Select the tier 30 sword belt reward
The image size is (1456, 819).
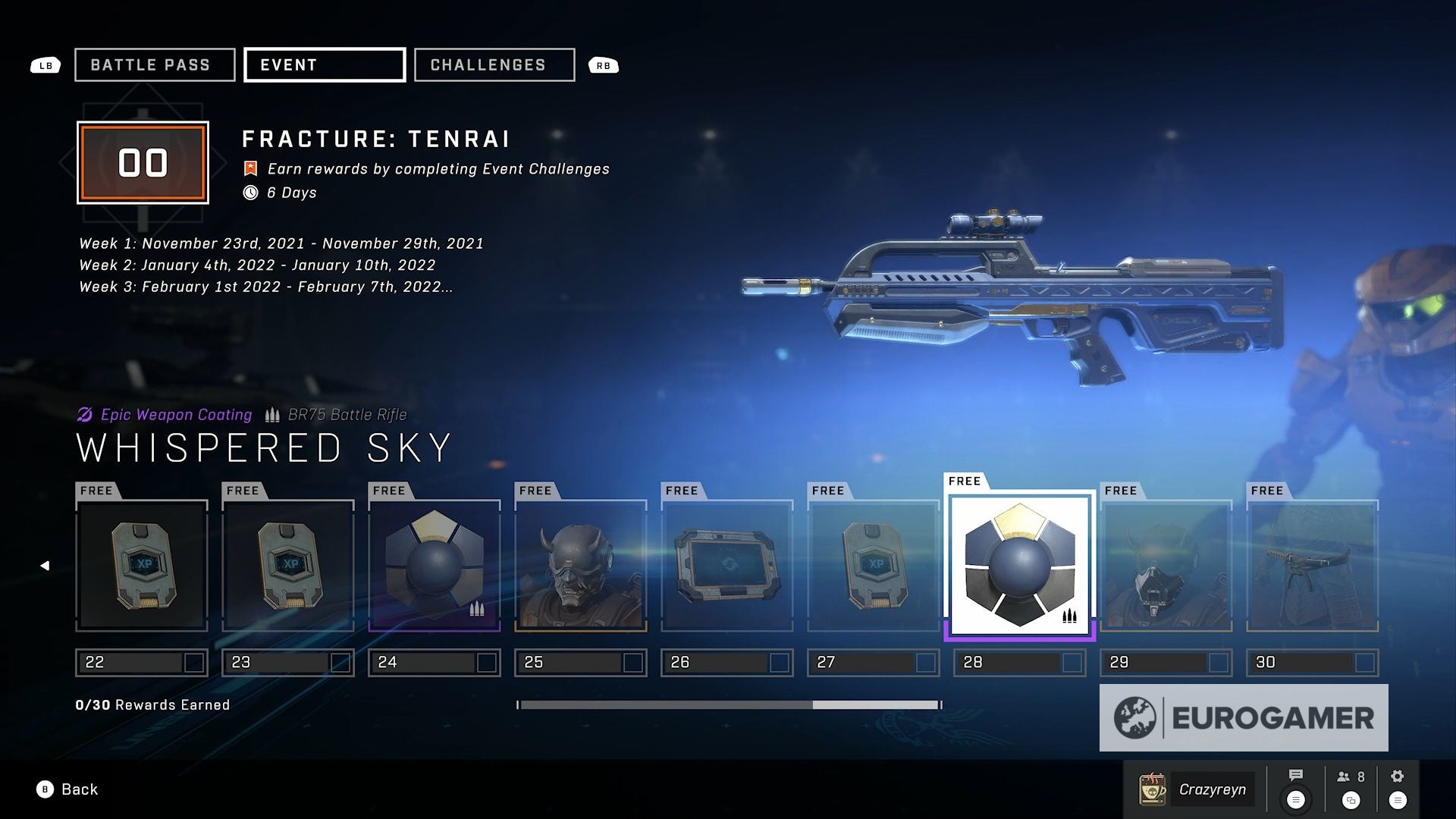click(1313, 566)
